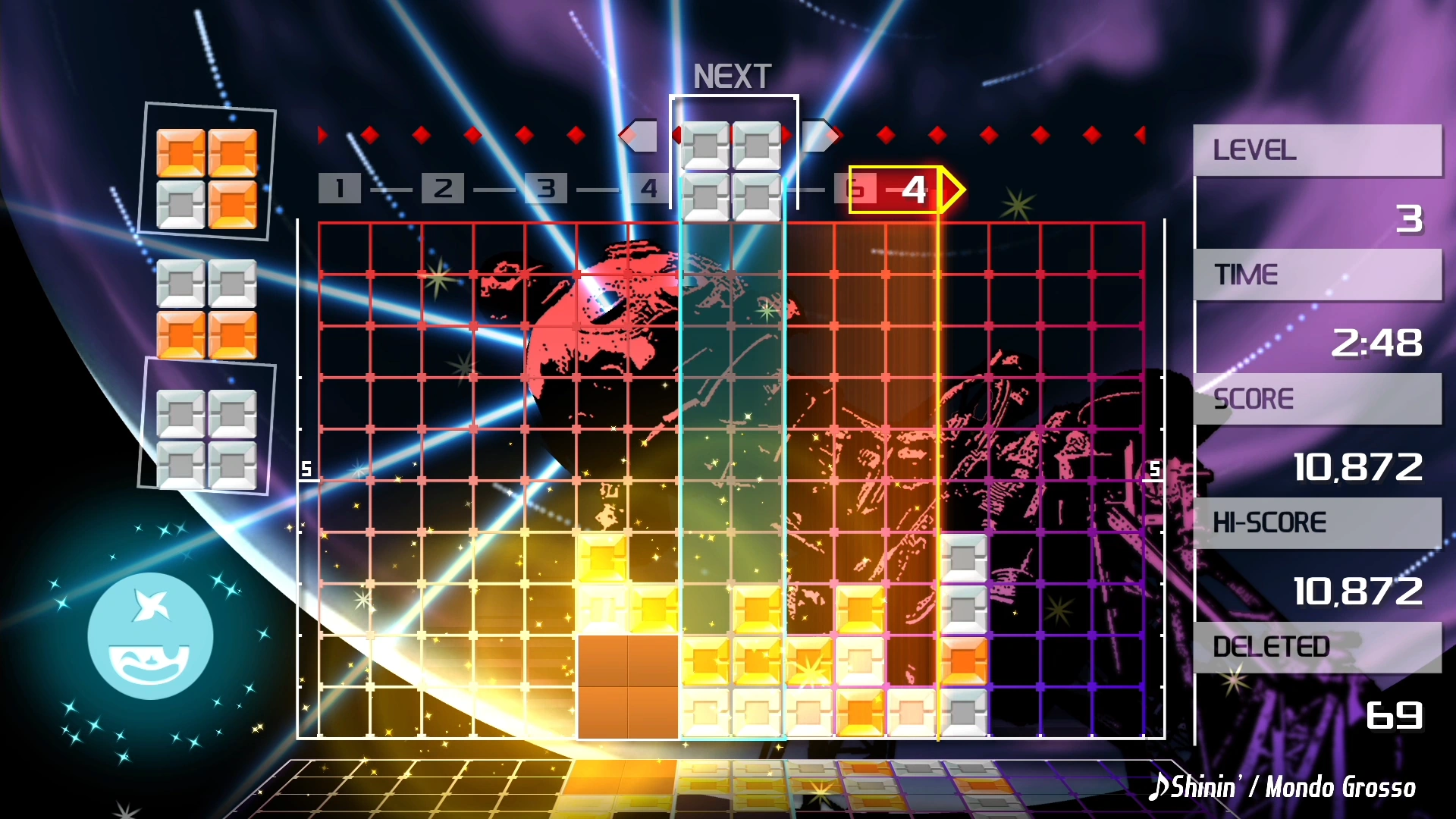The width and height of the screenshot is (1456, 819).
Task: Switch to the HI-SCORE panel
Action: [x=1317, y=522]
